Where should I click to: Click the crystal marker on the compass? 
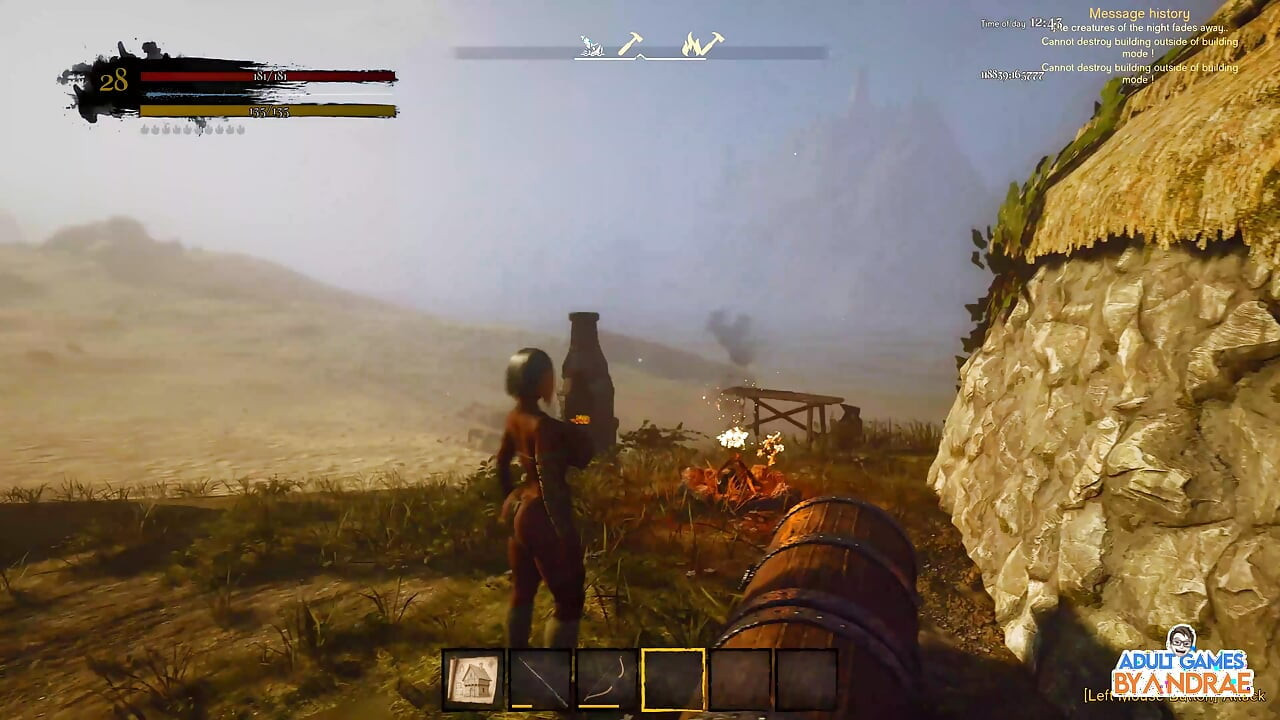point(592,46)
